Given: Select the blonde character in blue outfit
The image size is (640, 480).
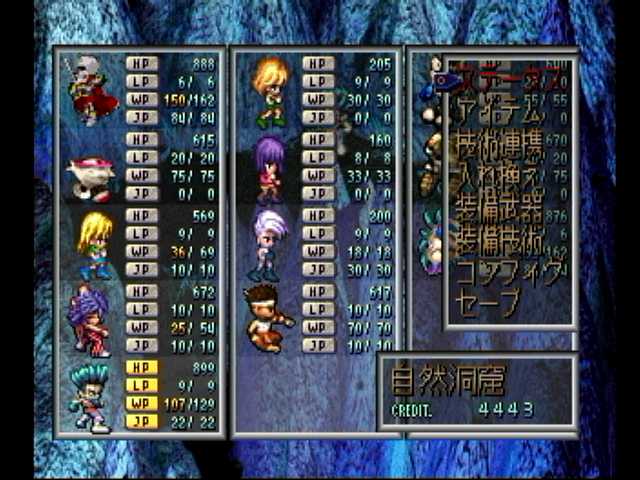Looking at the screenshot, I should click(x=94, y=244).
